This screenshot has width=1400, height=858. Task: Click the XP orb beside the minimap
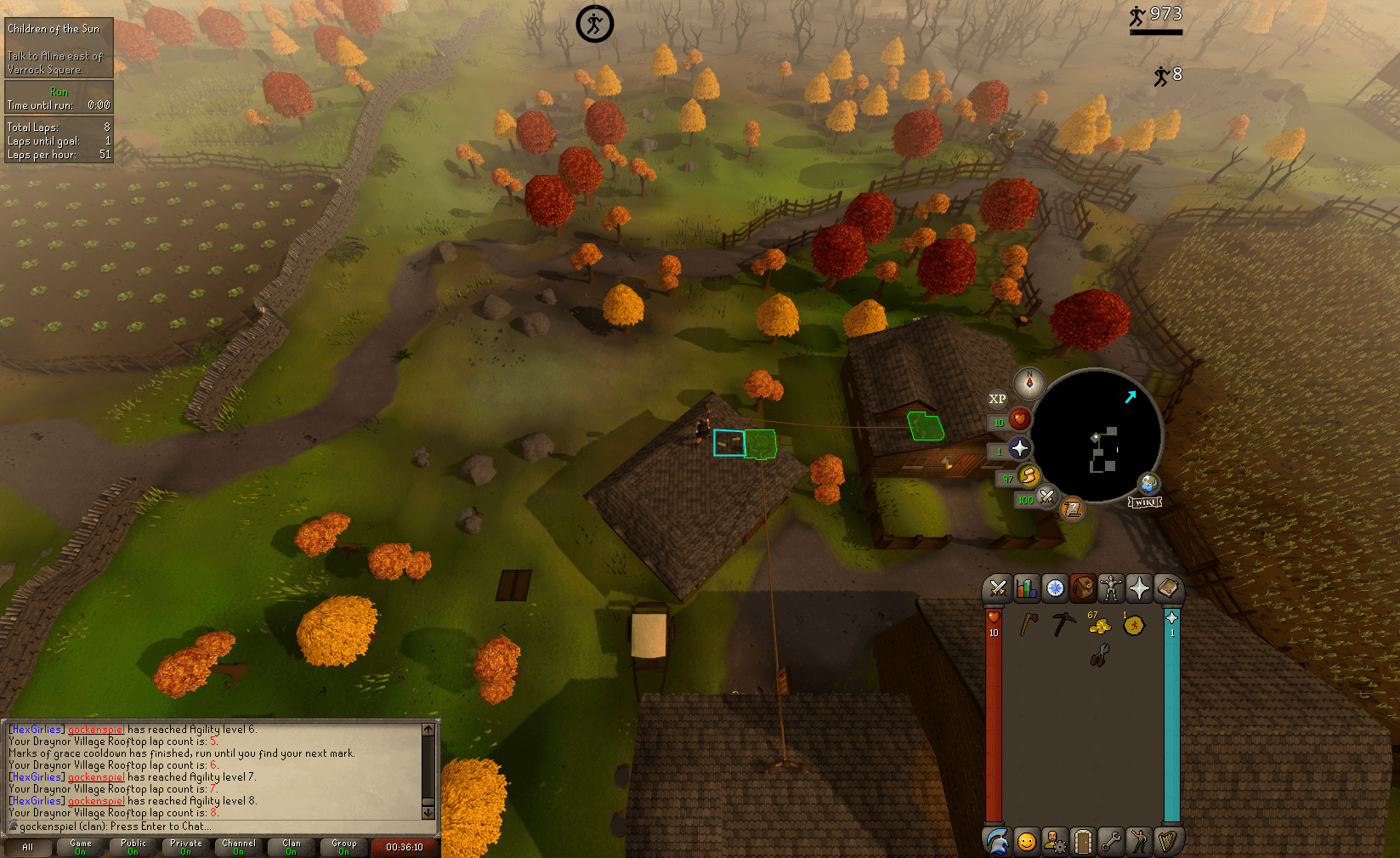(998, 399)
